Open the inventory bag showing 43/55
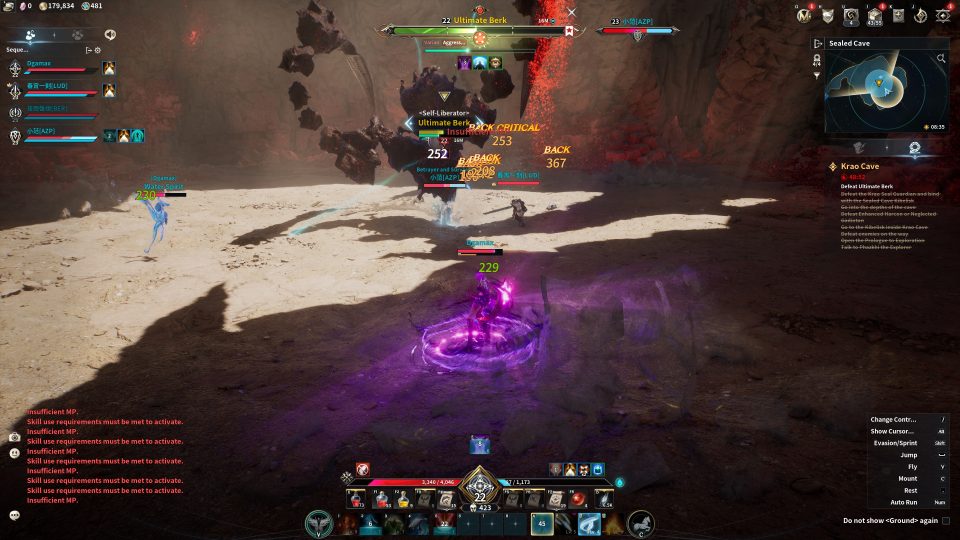The image size is (960, 540). tap(875, 15)
